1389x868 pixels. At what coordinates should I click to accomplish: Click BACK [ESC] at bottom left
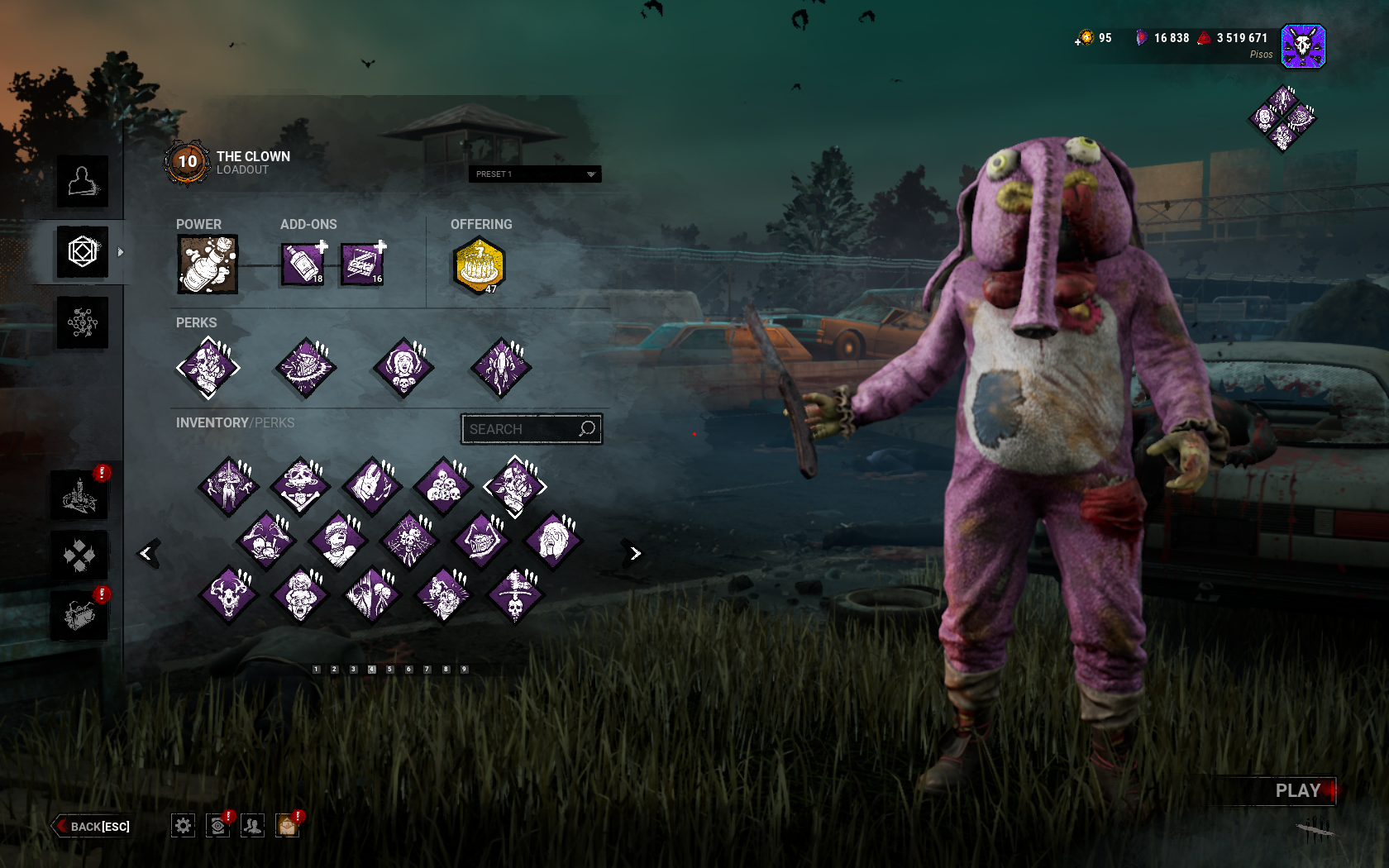[91, 826]
